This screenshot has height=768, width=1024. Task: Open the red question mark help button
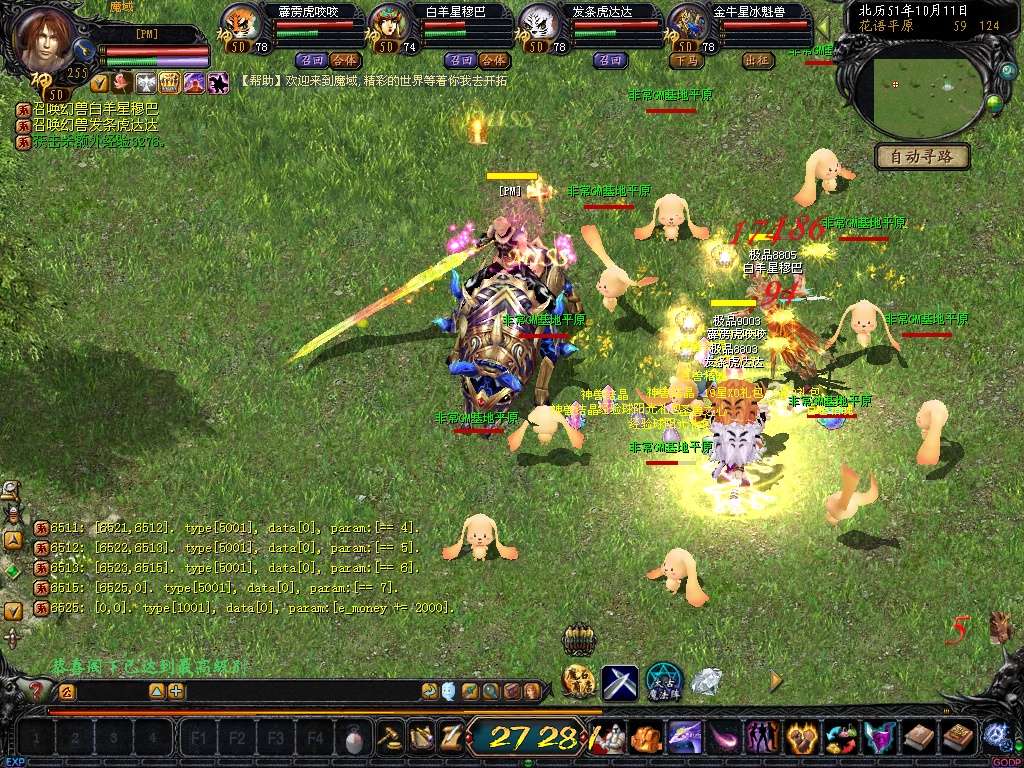[36, 690]
